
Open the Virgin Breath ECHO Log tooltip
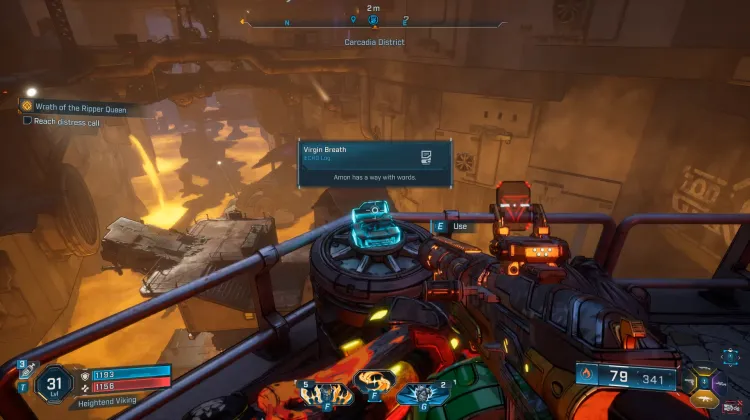375,163
